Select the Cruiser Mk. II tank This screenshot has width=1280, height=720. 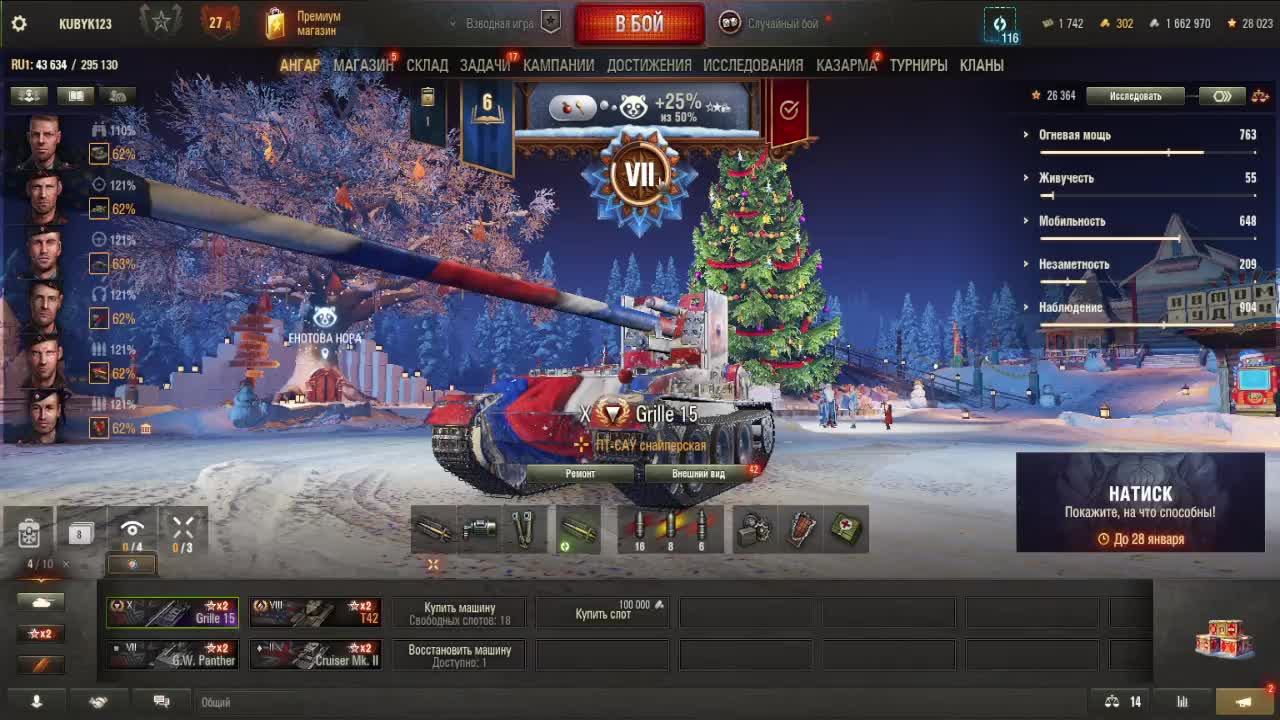[x=315, y=655]
